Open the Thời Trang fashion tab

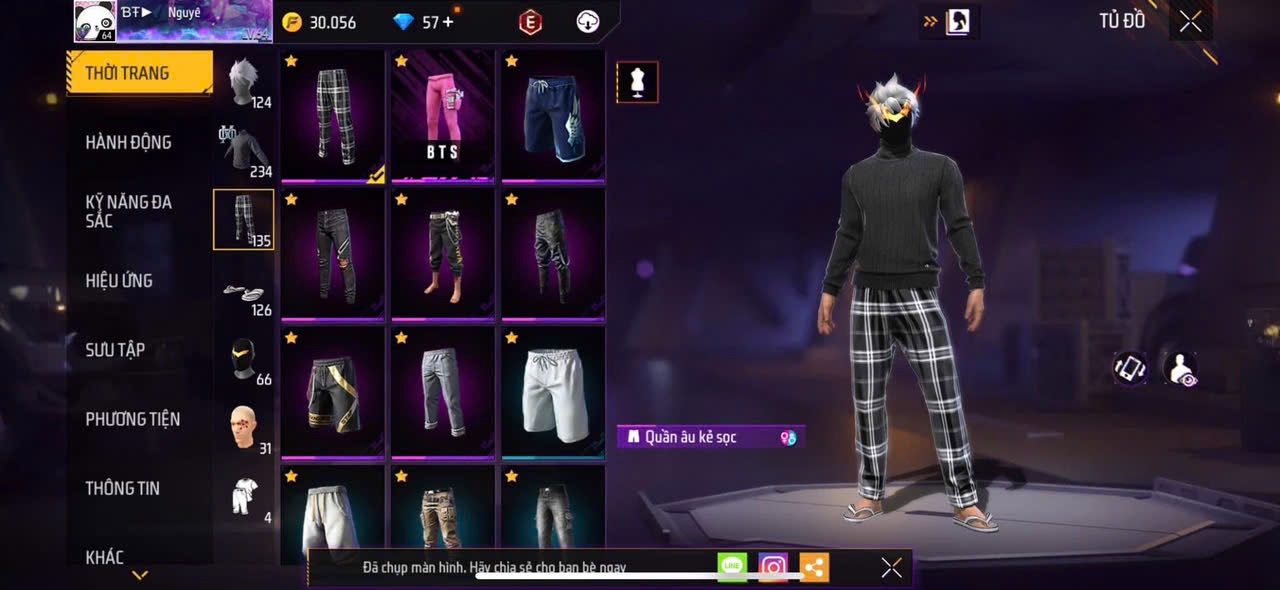140,73
